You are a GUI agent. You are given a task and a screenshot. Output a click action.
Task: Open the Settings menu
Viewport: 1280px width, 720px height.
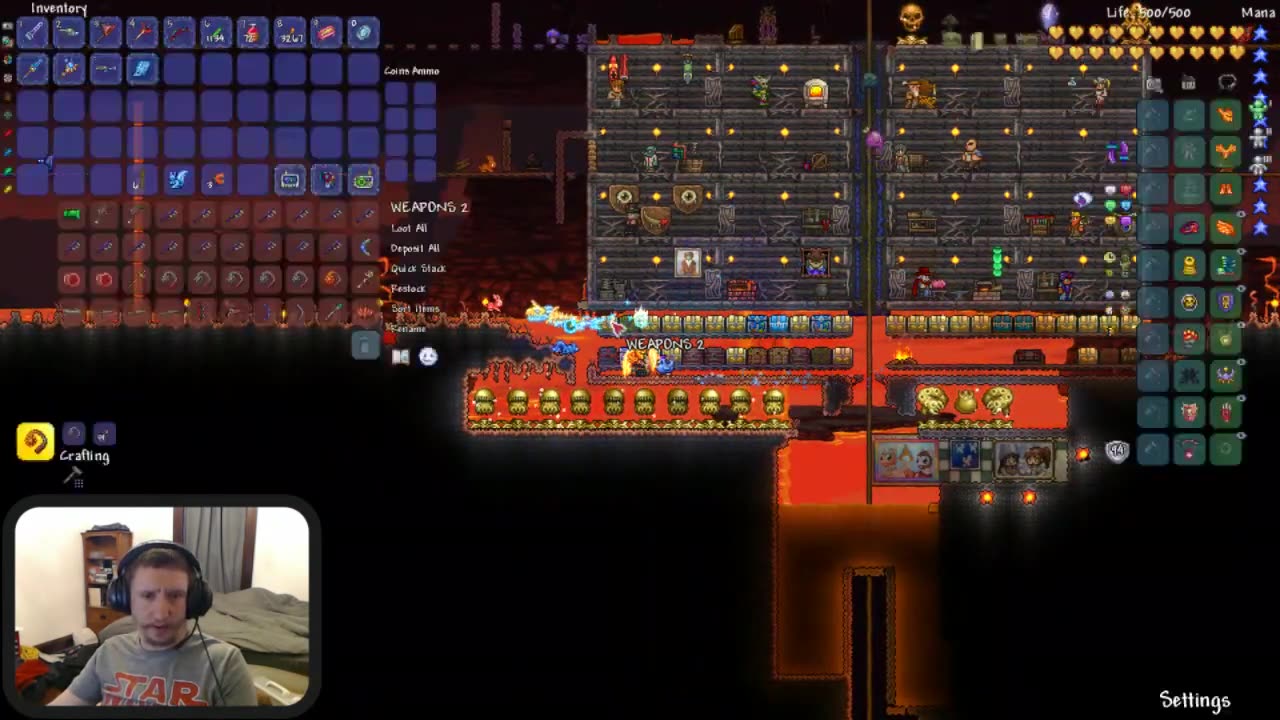click(1194, 700)
